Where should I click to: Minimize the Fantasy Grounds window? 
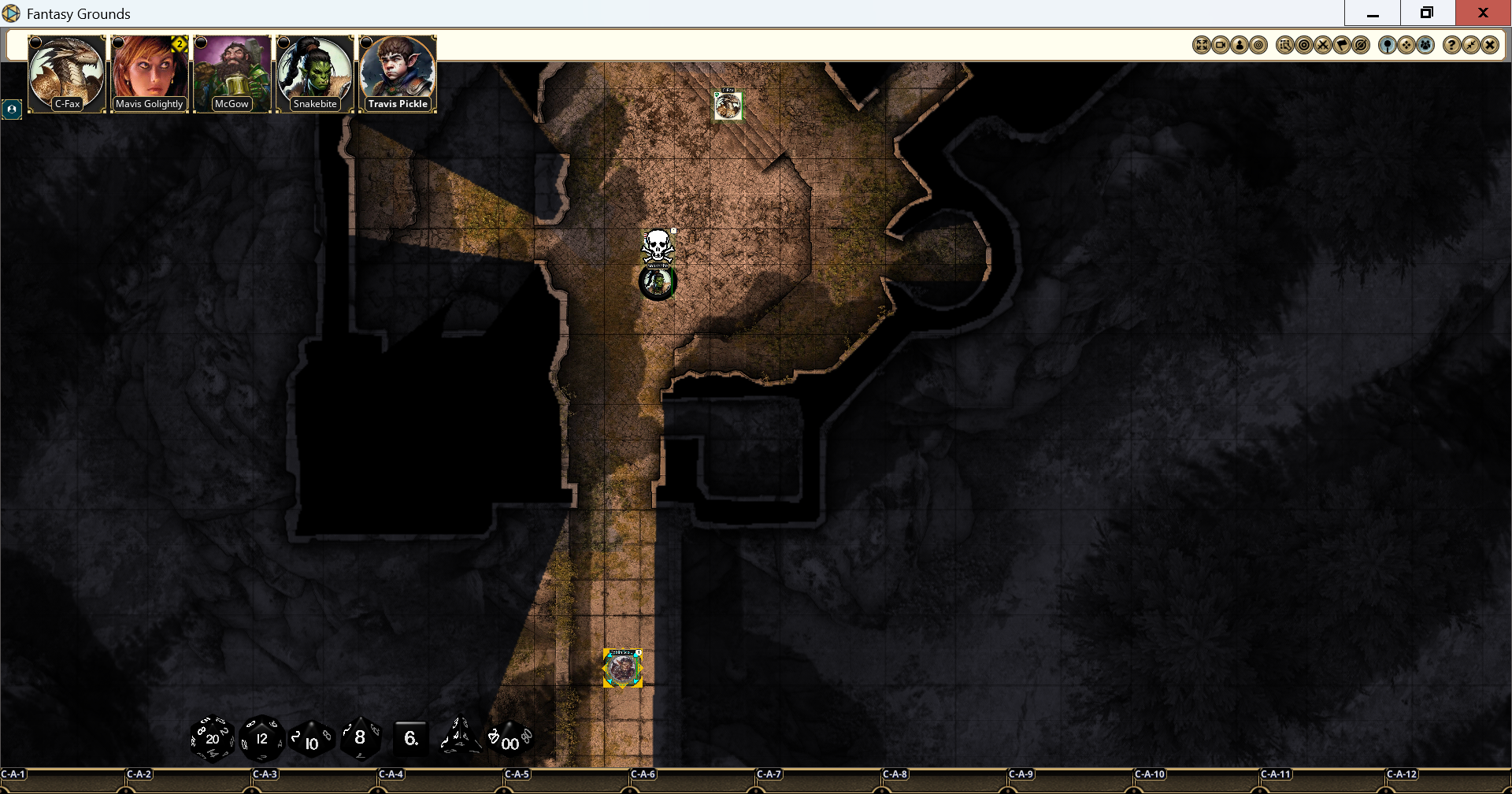[1373, 13]
